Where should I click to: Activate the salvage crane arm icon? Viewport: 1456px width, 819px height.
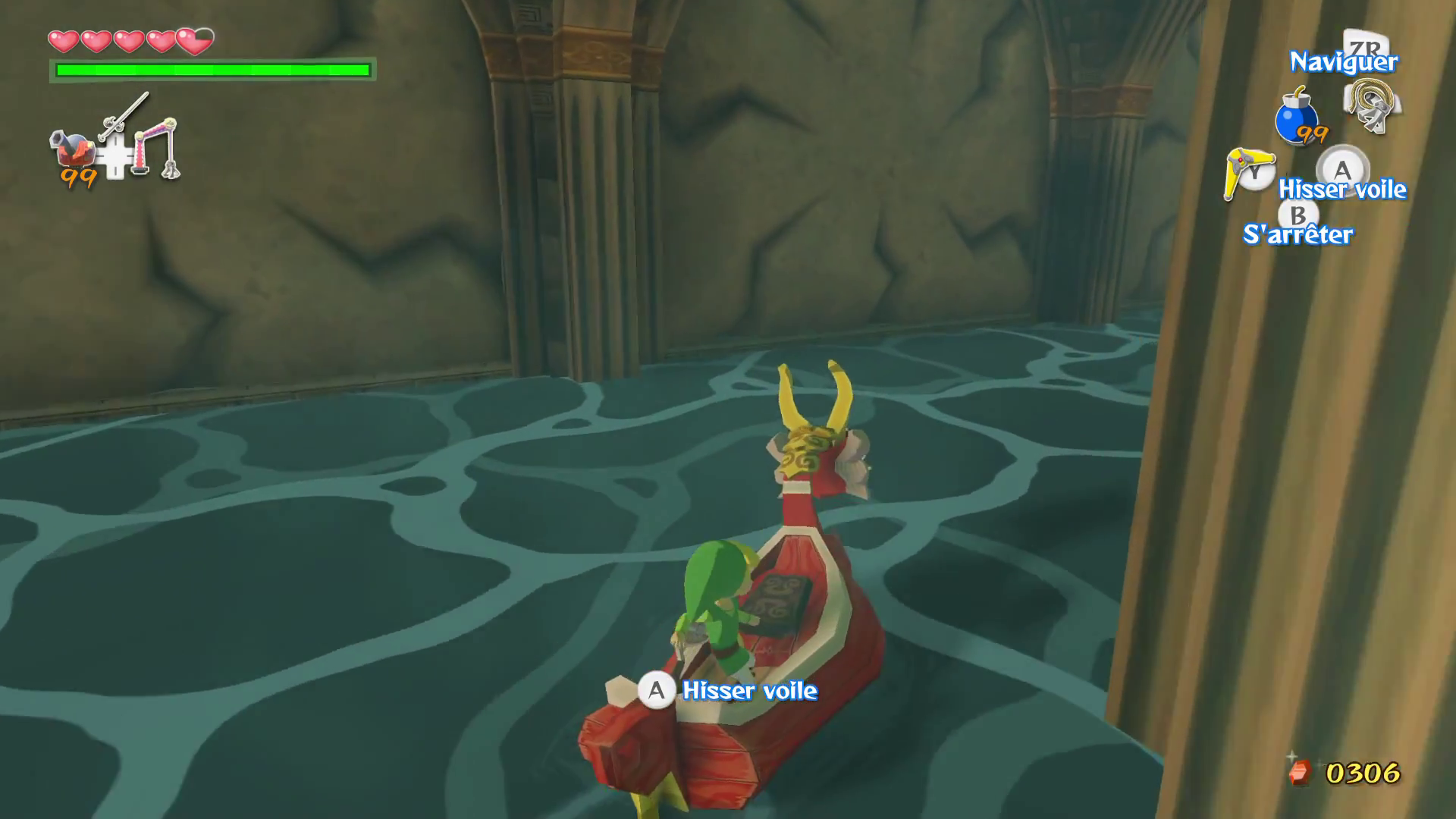(159, 146)
